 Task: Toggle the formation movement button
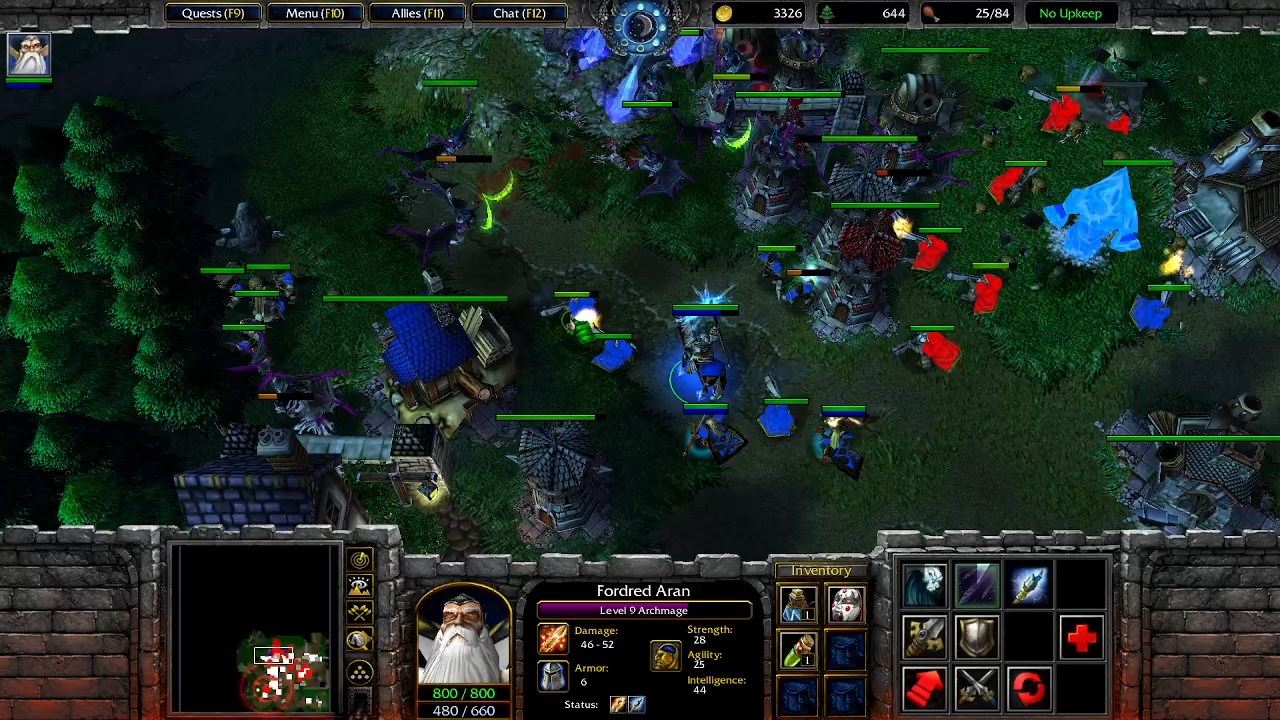pyautogui.click(x=360, y=672)
